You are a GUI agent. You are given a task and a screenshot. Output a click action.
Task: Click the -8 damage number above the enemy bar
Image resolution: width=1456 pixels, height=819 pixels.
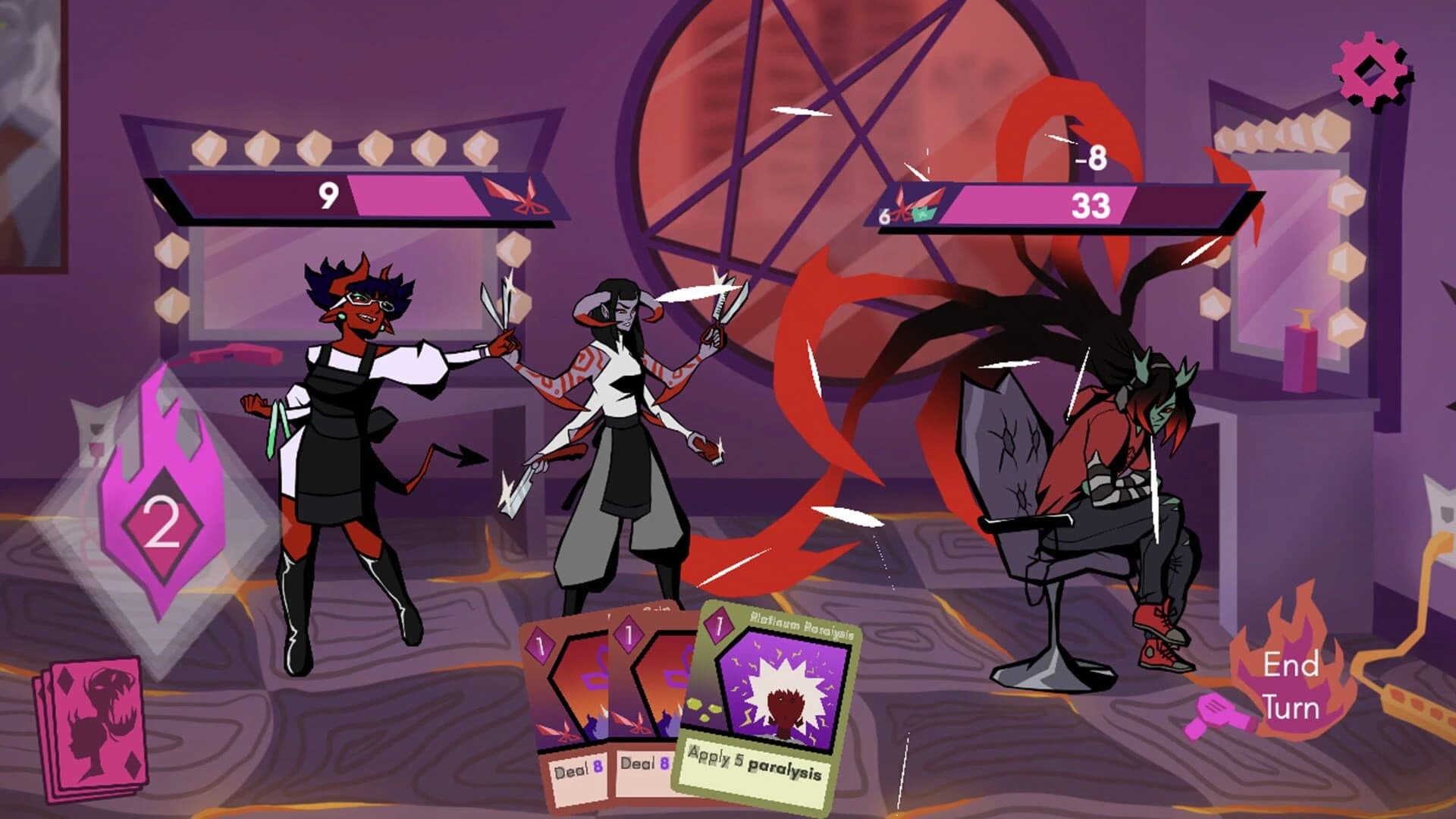click(x=1090, y=158)
